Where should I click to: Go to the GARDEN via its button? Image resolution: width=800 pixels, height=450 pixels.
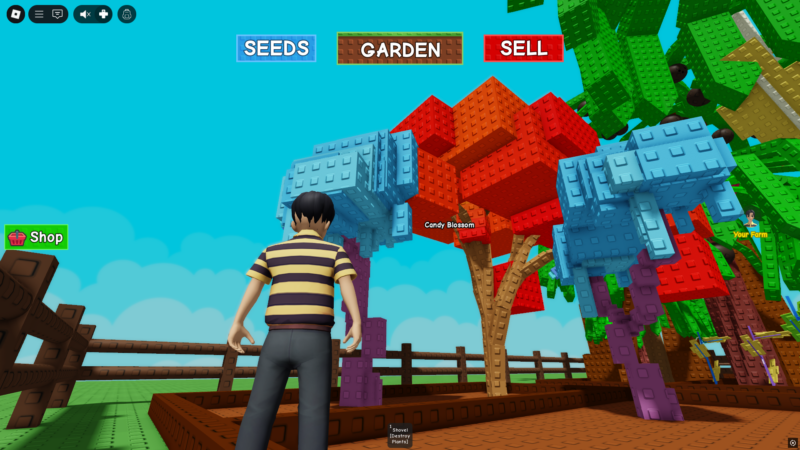[x=400, y=49]
